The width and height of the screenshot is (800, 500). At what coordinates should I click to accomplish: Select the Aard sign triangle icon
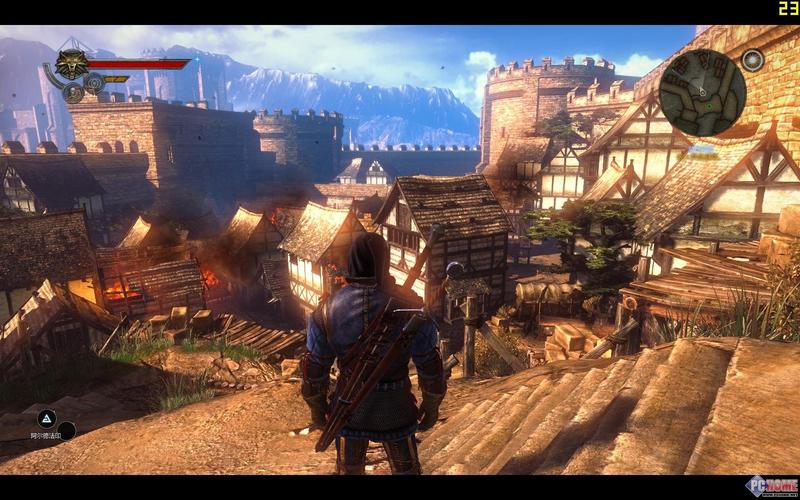46,418
